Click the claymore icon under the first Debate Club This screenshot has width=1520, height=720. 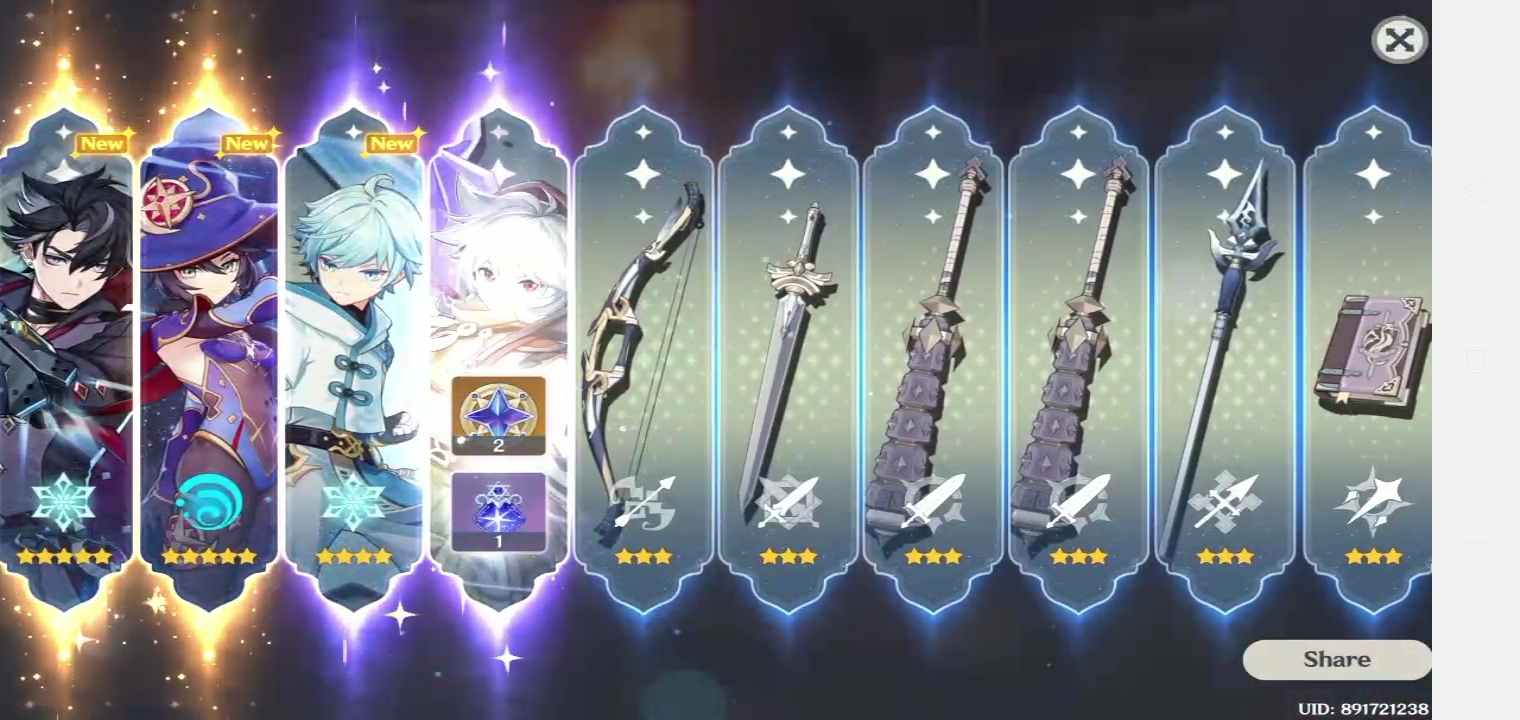tap(935, 500)
